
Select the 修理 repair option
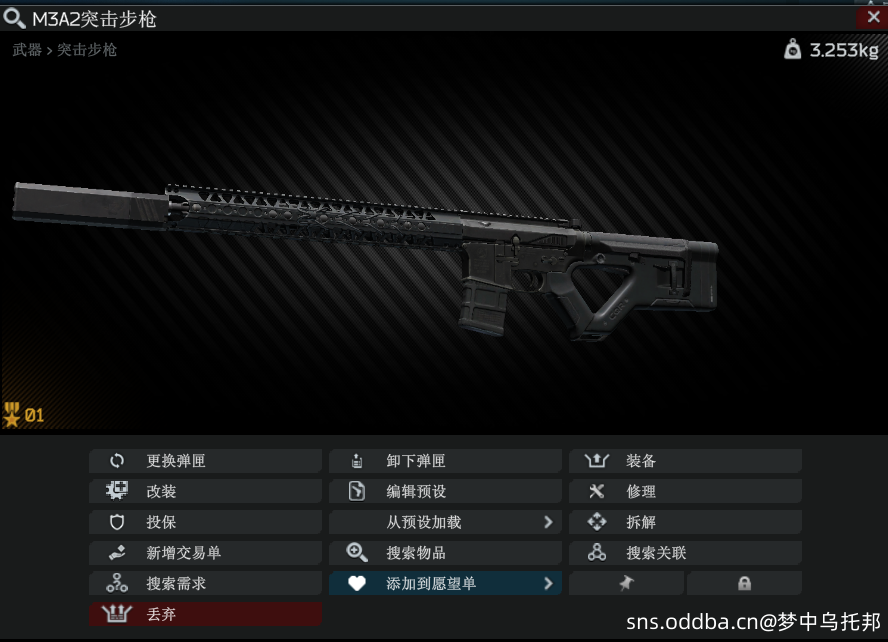click(685, 492)
